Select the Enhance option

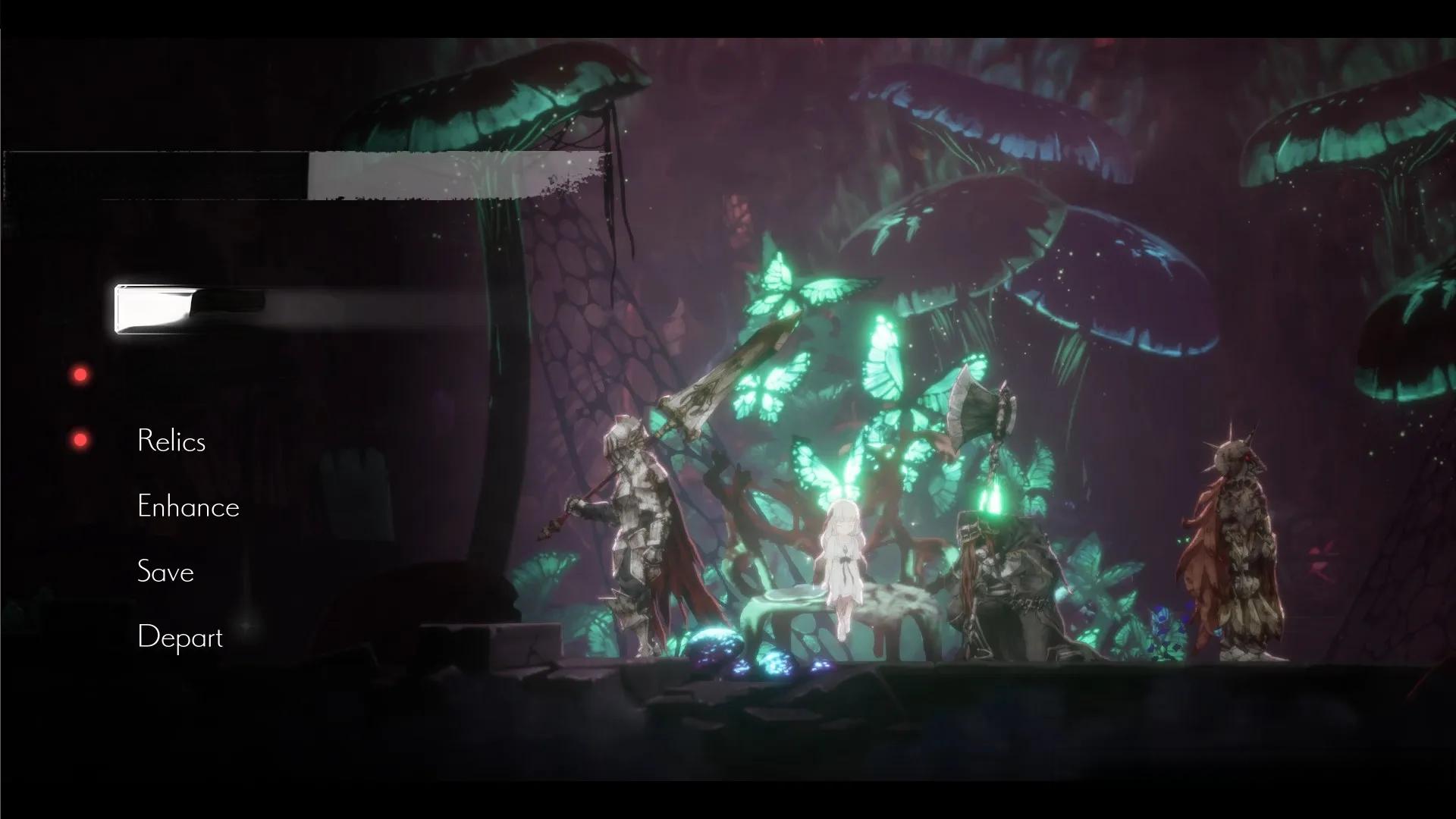click(188, 507)
